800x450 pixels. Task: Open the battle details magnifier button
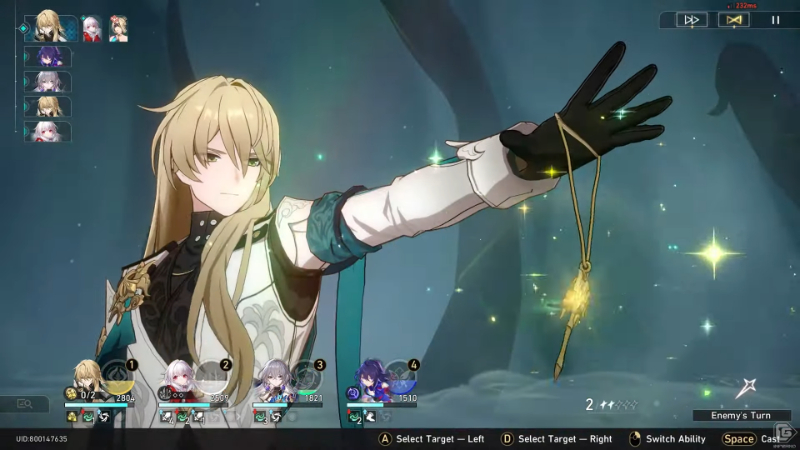tap(24, 404)
